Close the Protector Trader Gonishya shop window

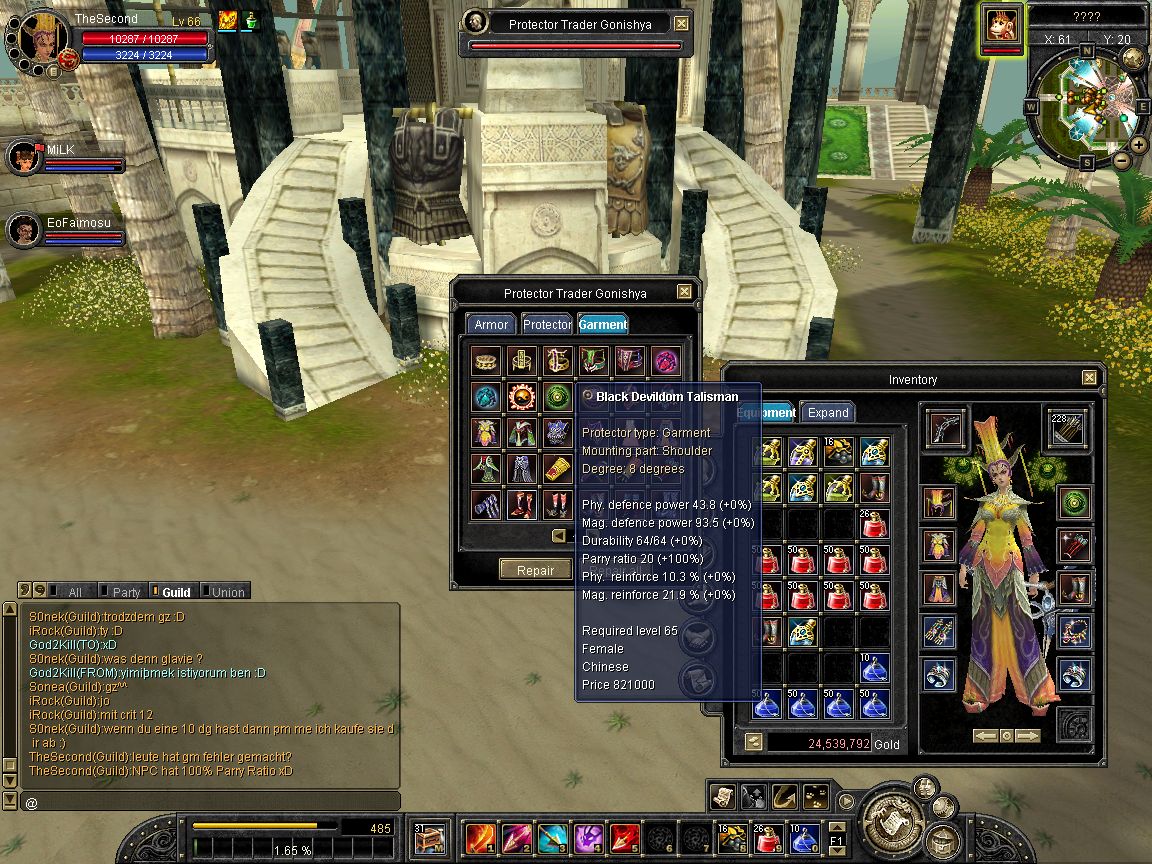684,292
